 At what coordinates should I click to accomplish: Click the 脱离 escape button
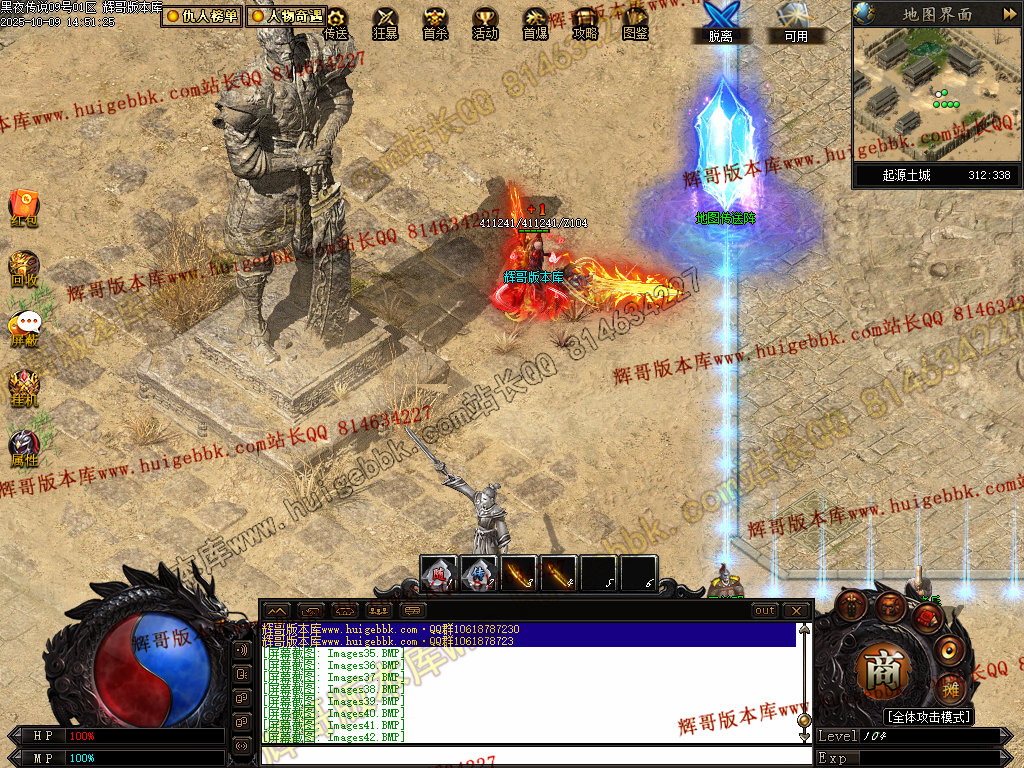point(720,22)
